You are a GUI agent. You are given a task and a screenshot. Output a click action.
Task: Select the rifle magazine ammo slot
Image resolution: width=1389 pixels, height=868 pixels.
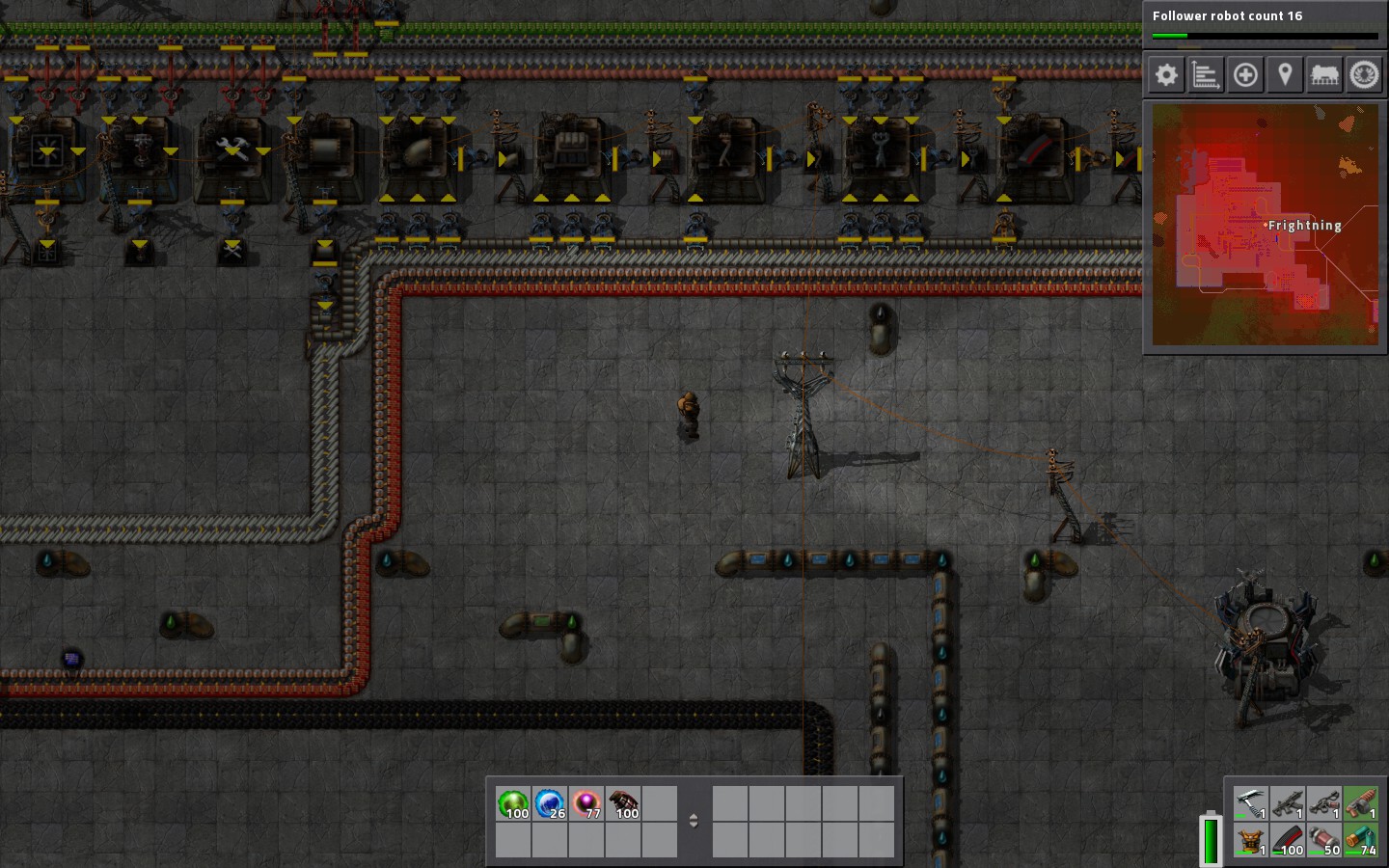[x=1287, y=840]
